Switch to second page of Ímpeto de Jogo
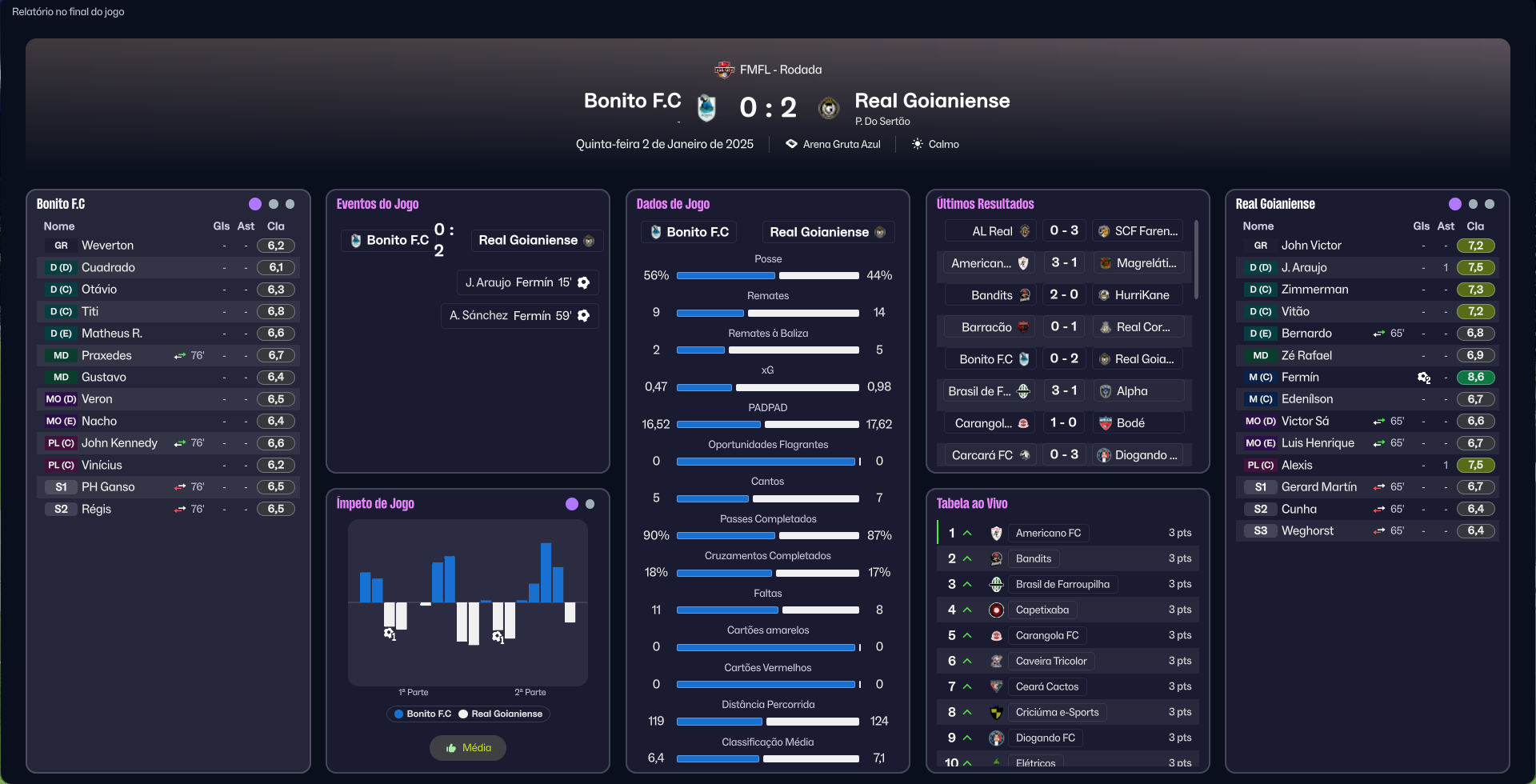Viewport: 1536px width, 784px height. point(590,504)
